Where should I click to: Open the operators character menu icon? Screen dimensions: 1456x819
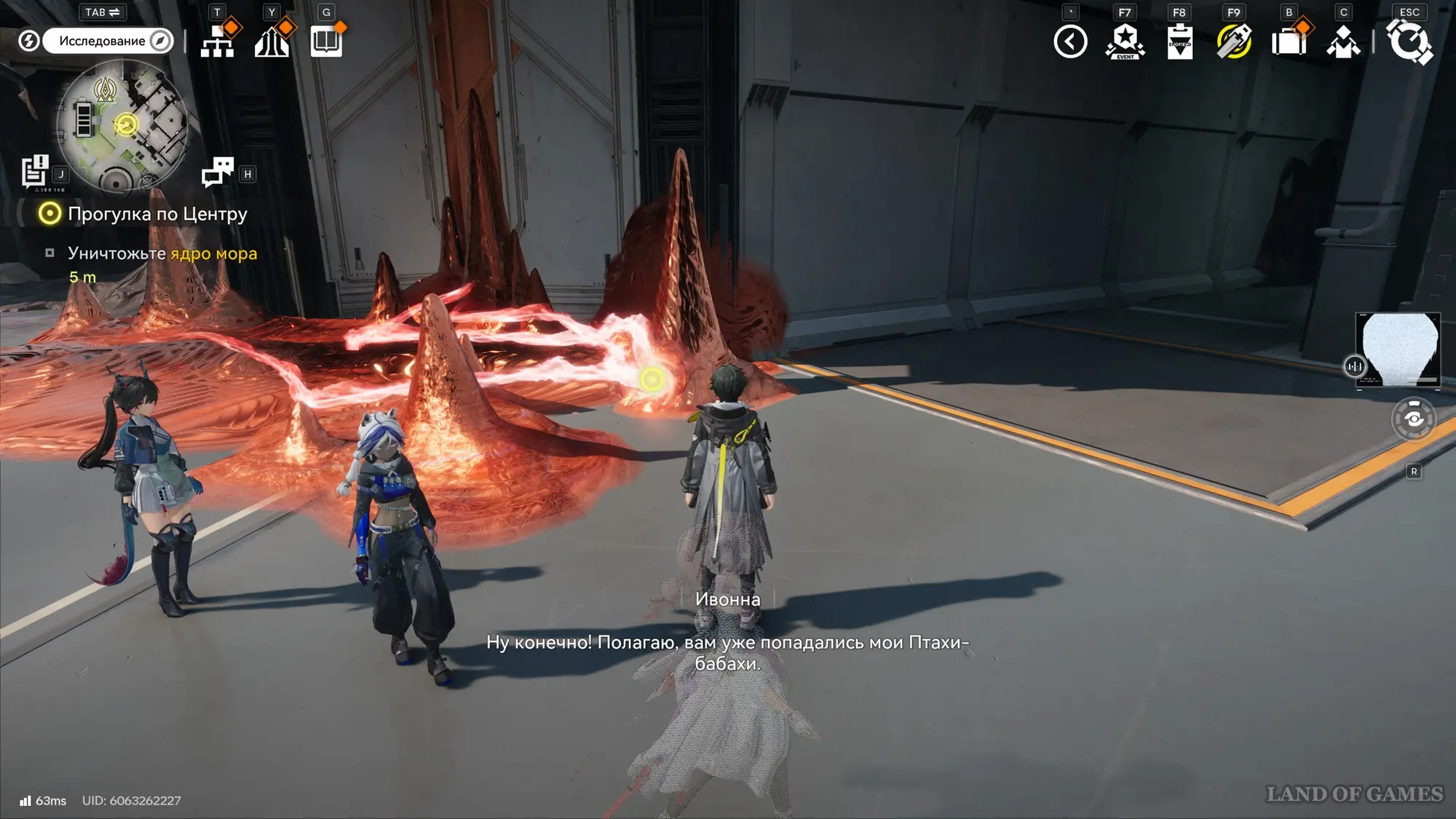(1343, 41)
